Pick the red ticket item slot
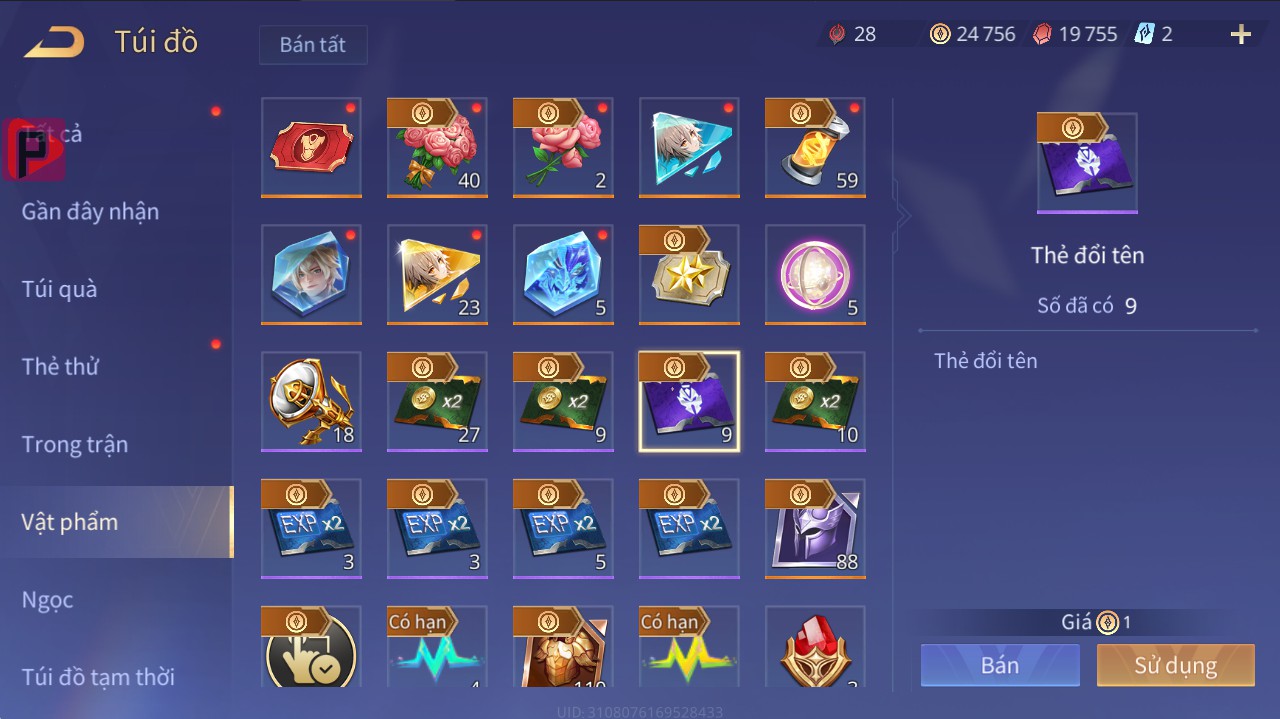The height and width of the screenshot is (719, 1280). tap(311, 147)
